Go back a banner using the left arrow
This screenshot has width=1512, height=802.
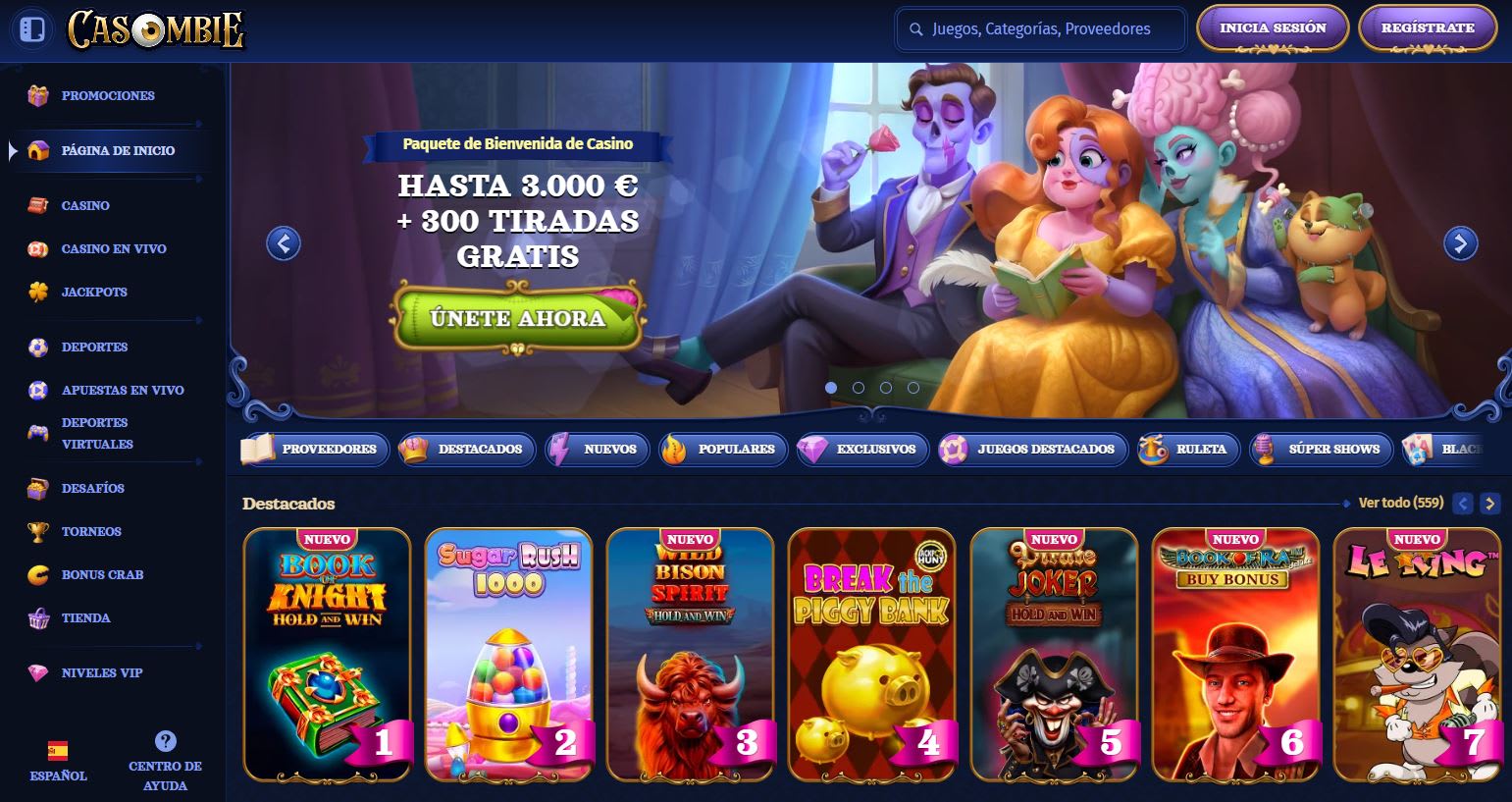tap(283, 243)
